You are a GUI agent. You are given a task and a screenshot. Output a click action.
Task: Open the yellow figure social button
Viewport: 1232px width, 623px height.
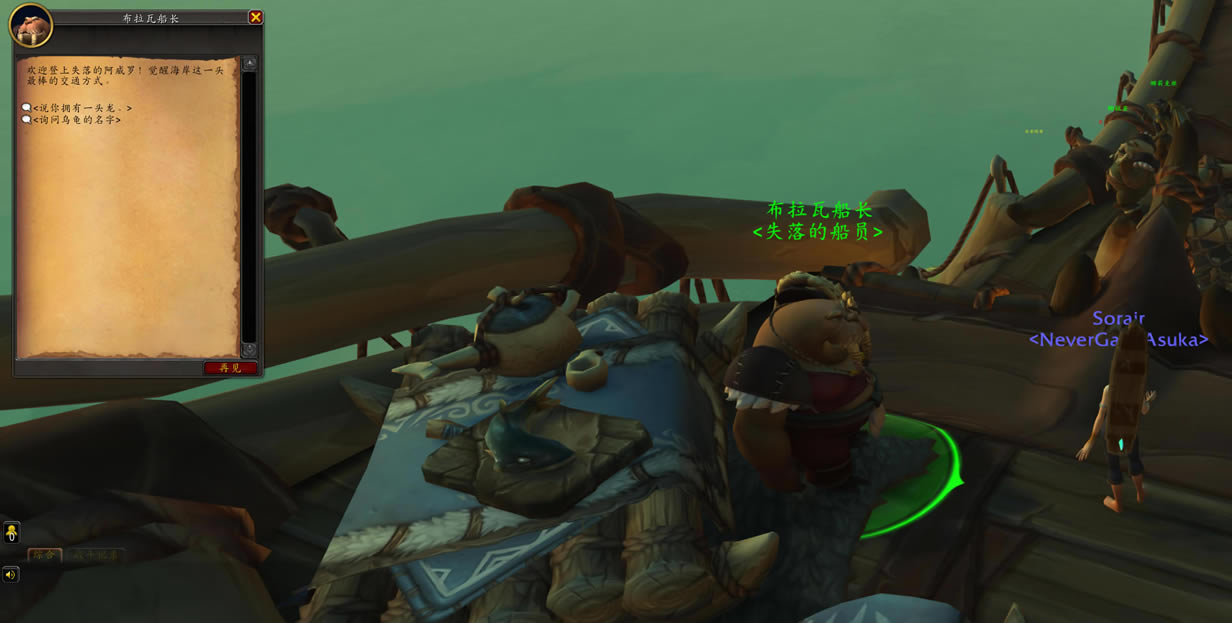click(x=11, y=532)
